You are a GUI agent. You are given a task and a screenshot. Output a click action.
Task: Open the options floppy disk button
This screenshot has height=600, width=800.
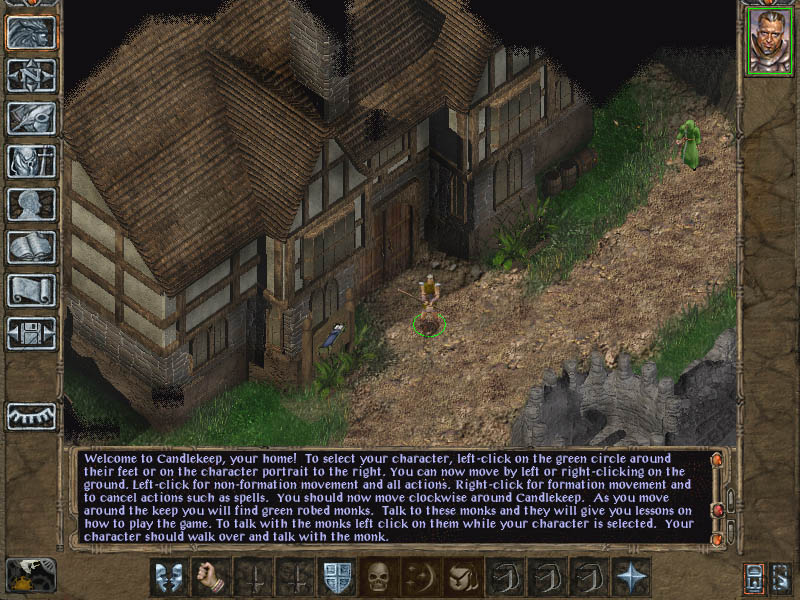point(31,333)
